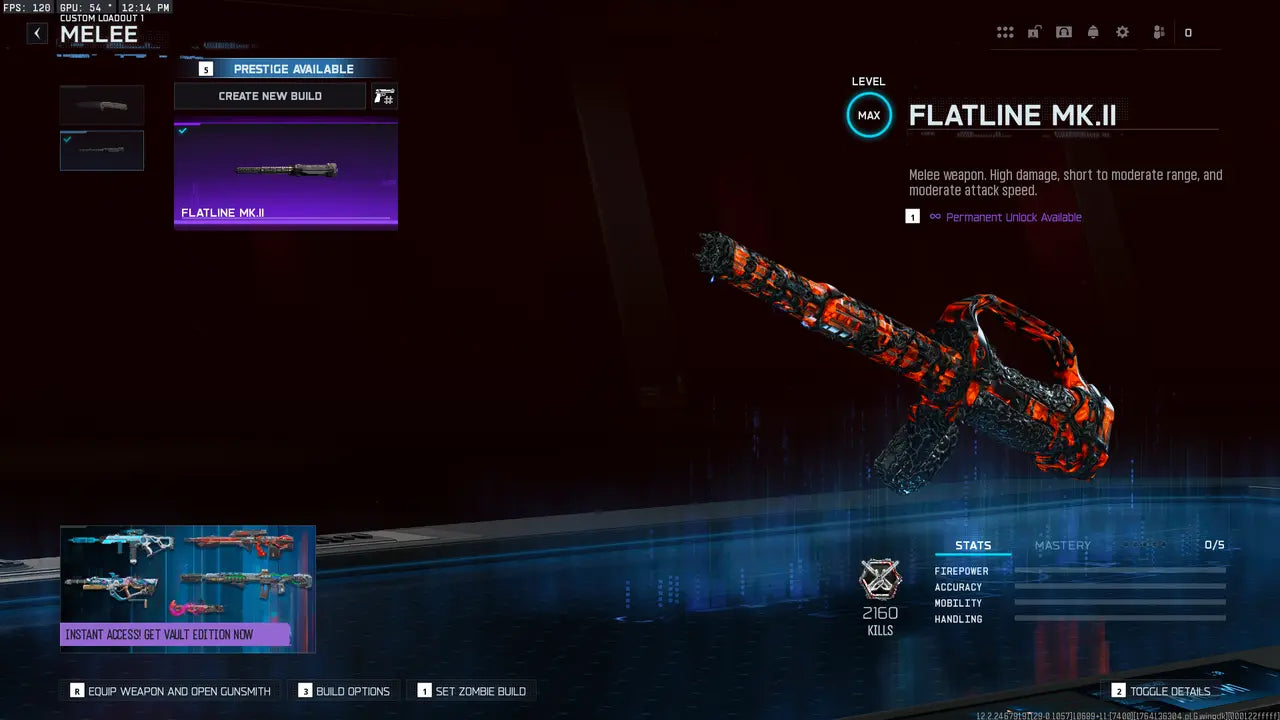Open the grid menu dots icon

pyautogui.click(x=1005, y=31)
